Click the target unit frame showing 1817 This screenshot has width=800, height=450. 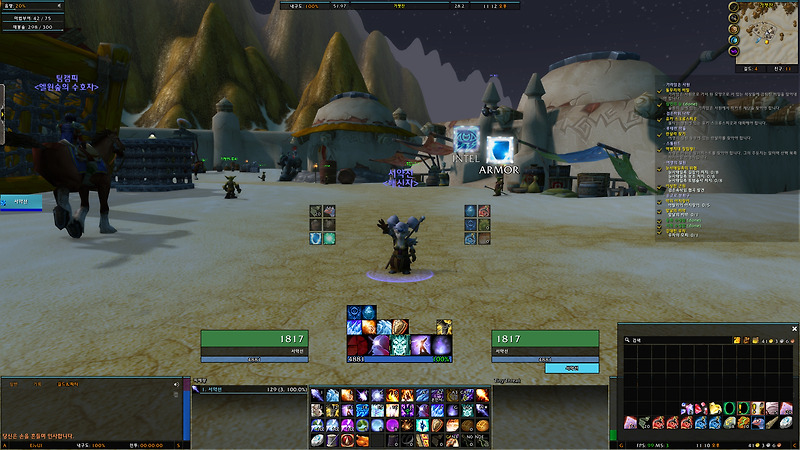545,339
